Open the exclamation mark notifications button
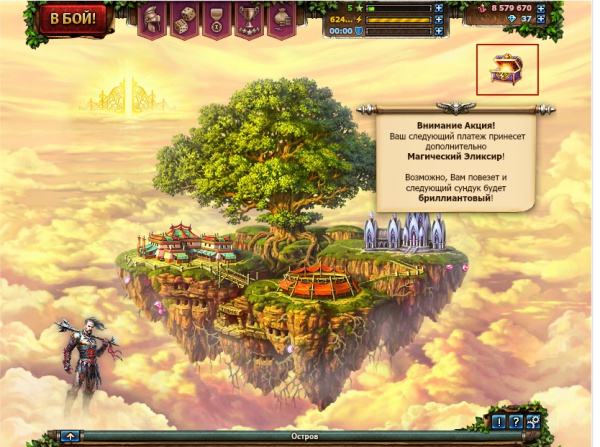This screenshot has width=600, height=447. point(498,421)
